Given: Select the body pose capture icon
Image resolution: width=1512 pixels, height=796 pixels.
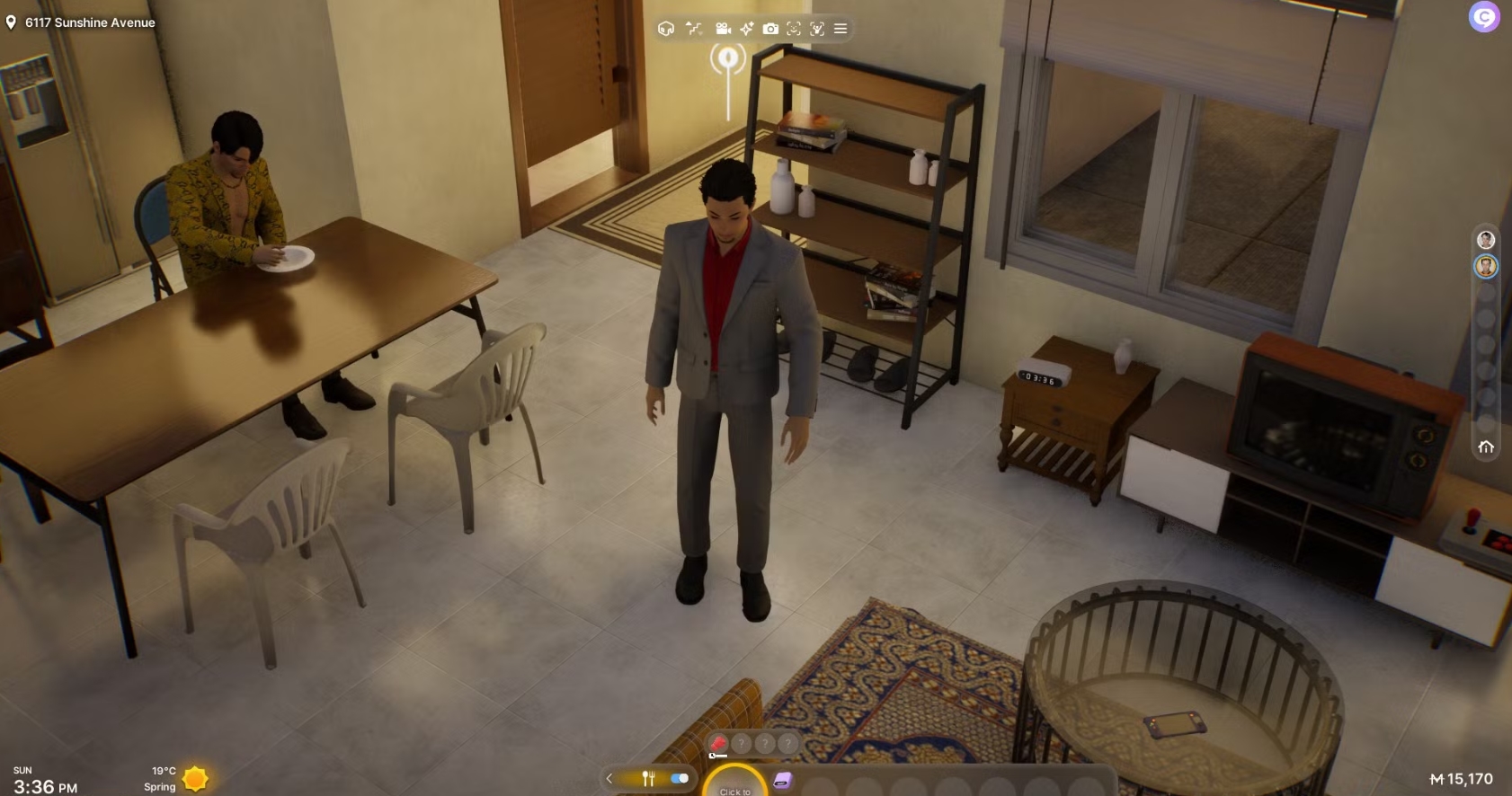Looking at the screenshot, I should click(x=816, y=28).
